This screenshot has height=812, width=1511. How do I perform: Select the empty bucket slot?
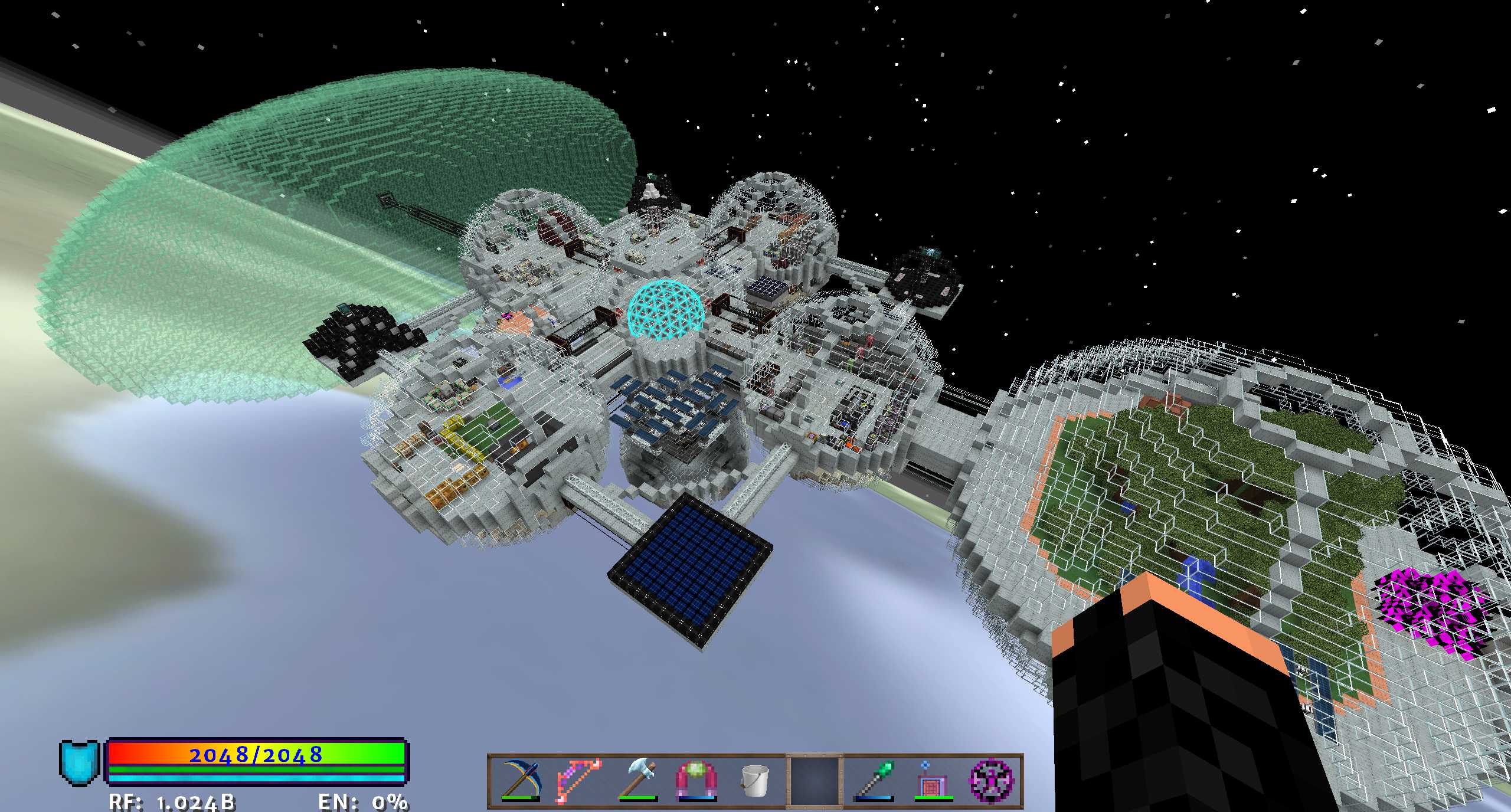[x=755, y=780]
